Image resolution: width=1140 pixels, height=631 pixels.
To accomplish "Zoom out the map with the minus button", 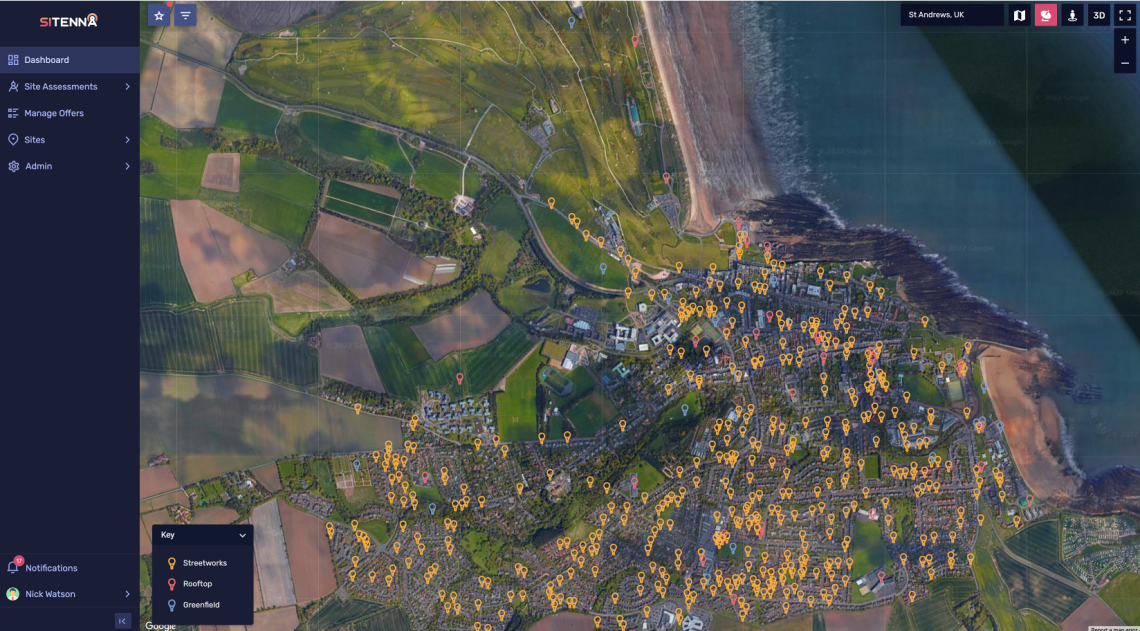I will point(1125,63).
